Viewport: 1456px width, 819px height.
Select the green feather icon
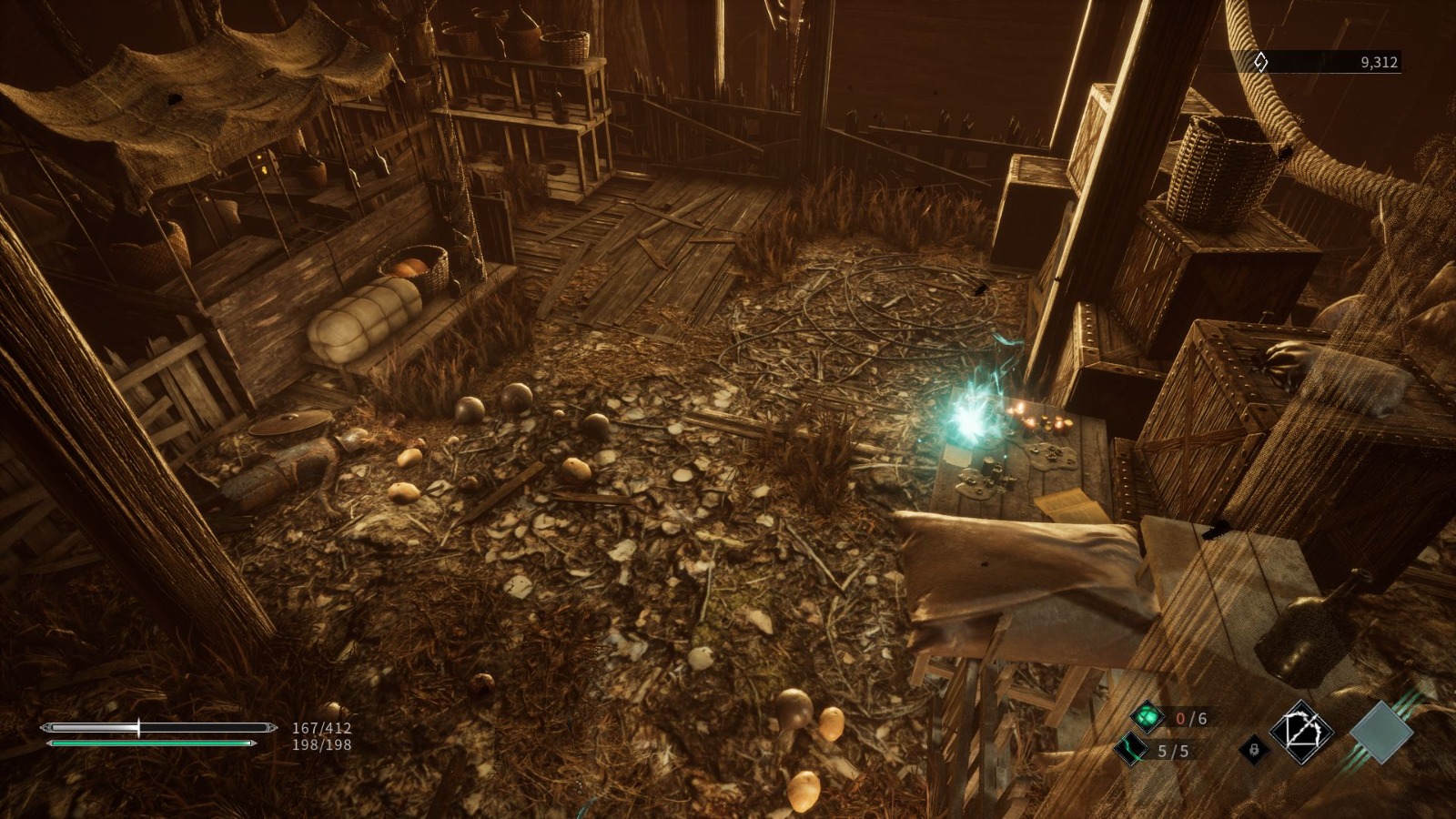[x=1131, y=750]
